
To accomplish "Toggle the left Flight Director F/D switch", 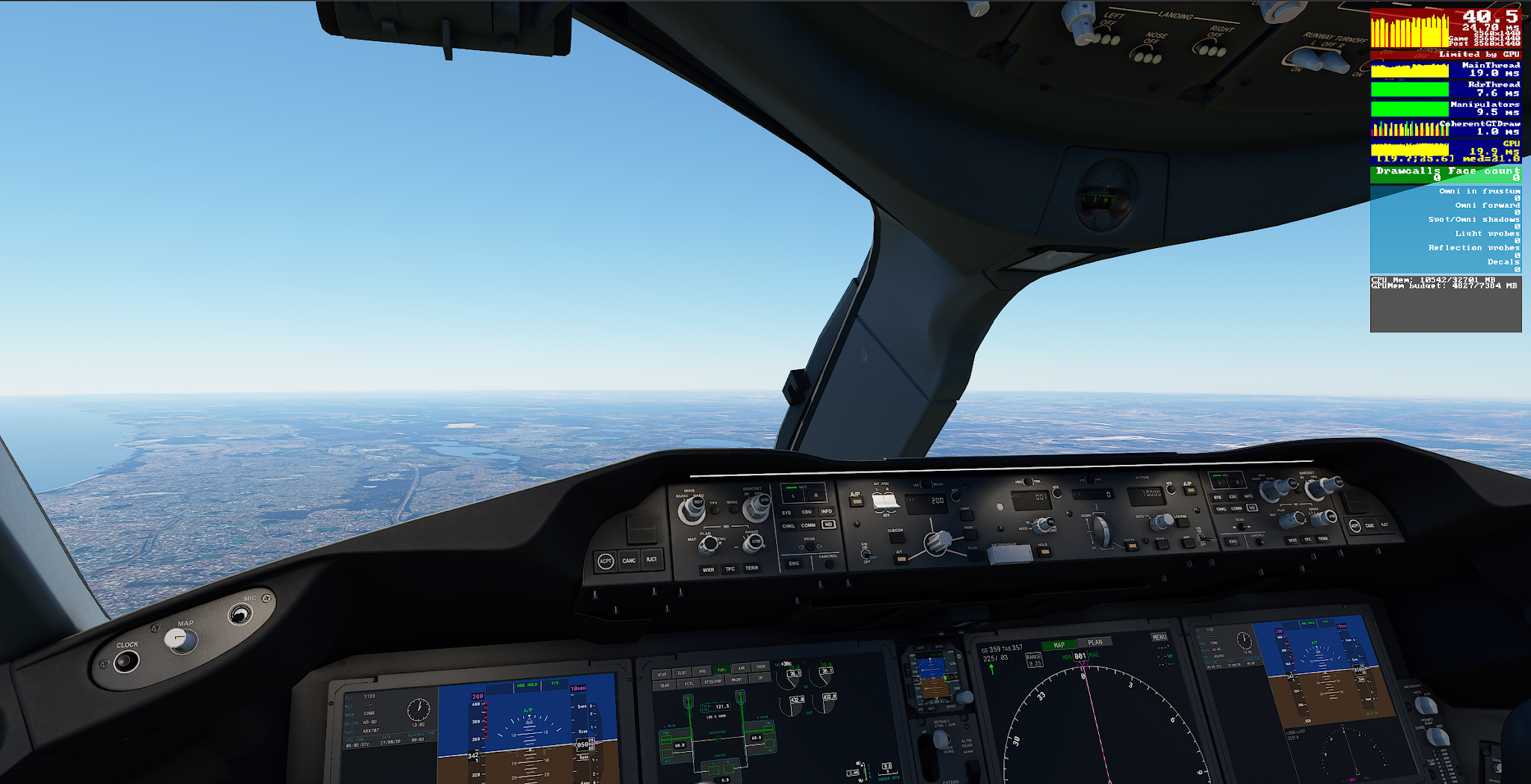I will pos(866,555).
